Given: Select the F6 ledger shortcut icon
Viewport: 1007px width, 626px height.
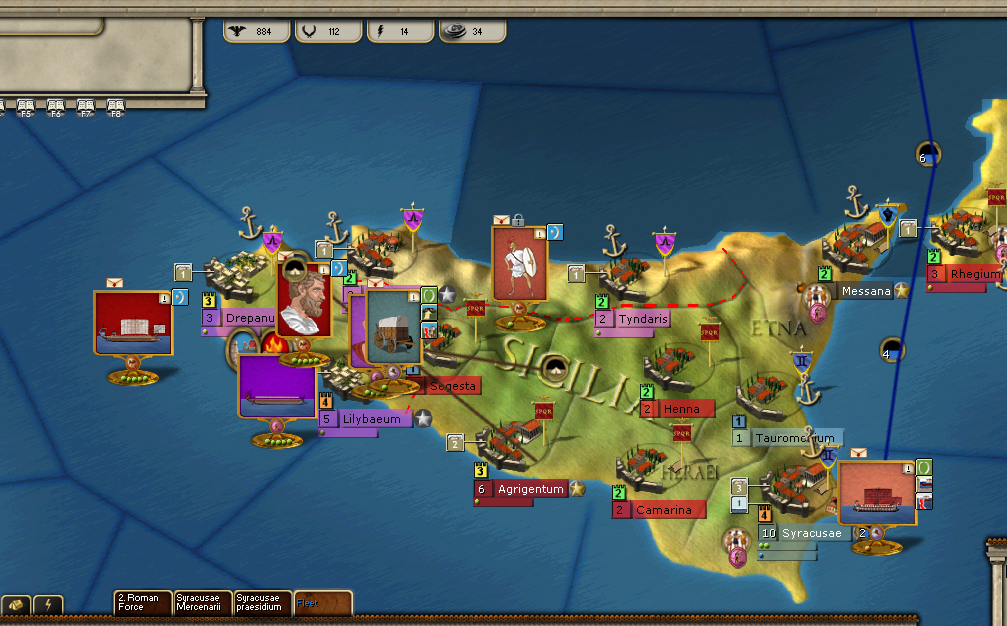Looking at the screenshot, I should coord(56,107).
